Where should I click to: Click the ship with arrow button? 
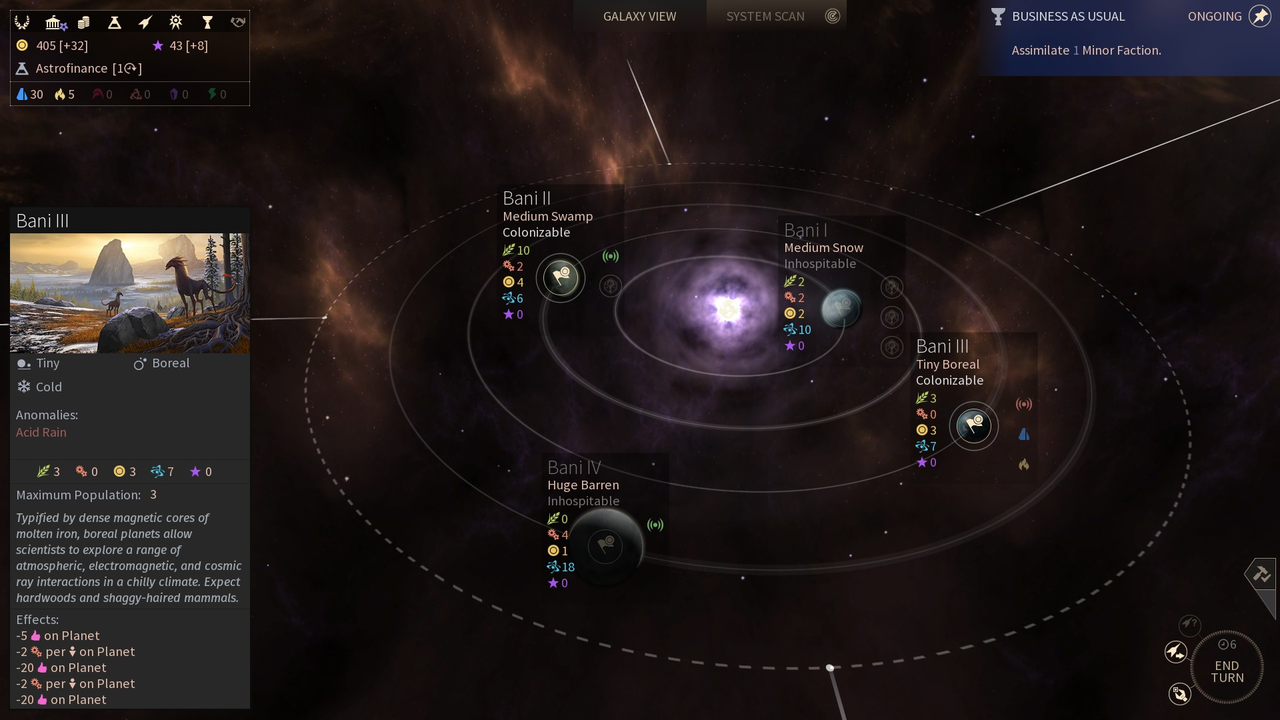pos(1176,652)
